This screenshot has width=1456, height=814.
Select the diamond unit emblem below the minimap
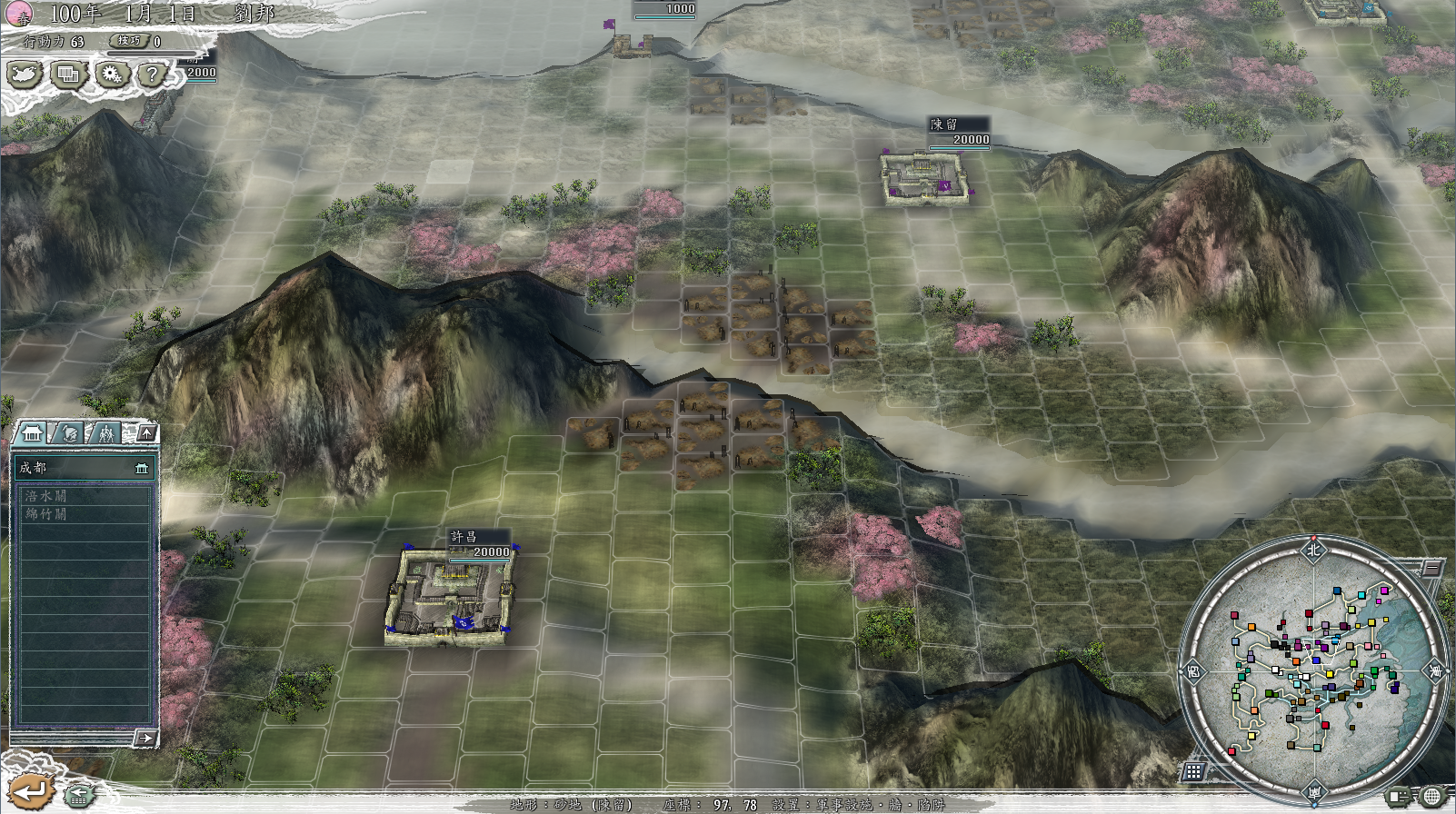[x=1316, y=791]
